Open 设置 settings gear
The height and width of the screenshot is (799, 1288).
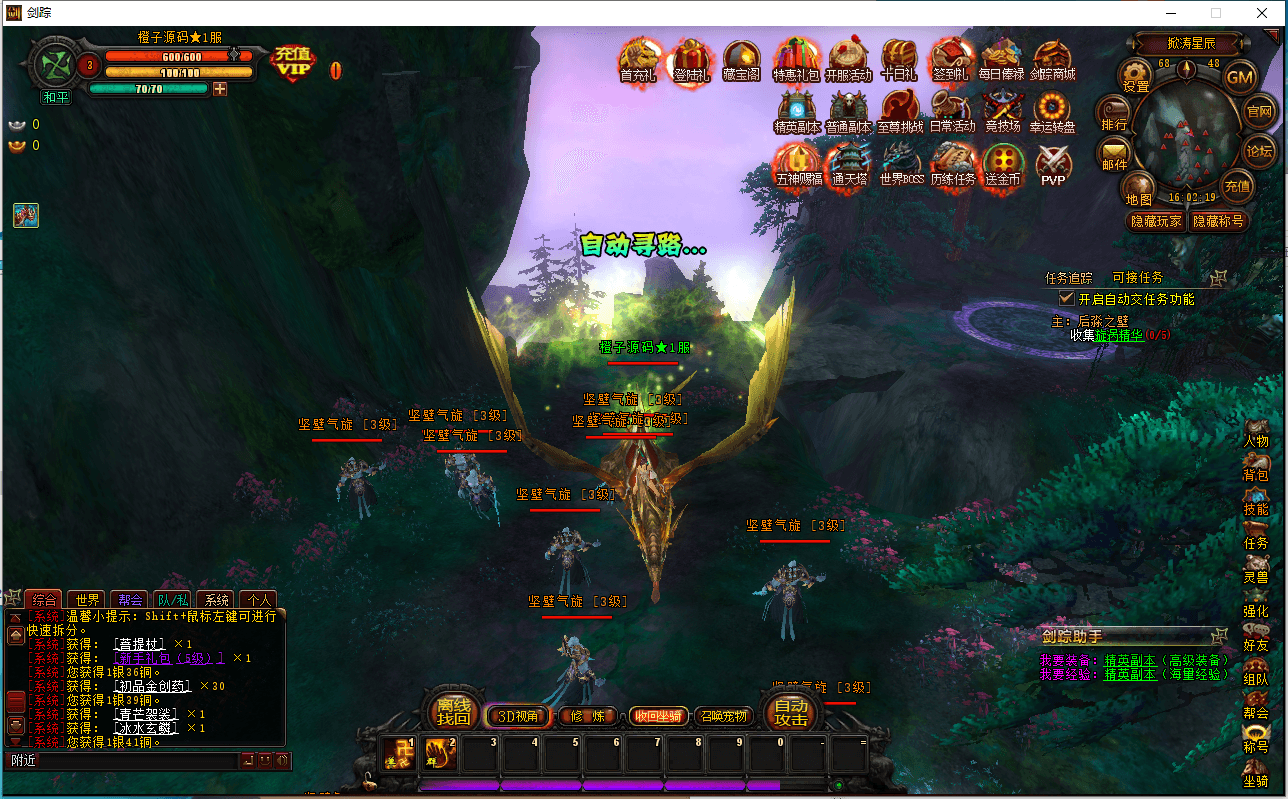(1136, 76)
